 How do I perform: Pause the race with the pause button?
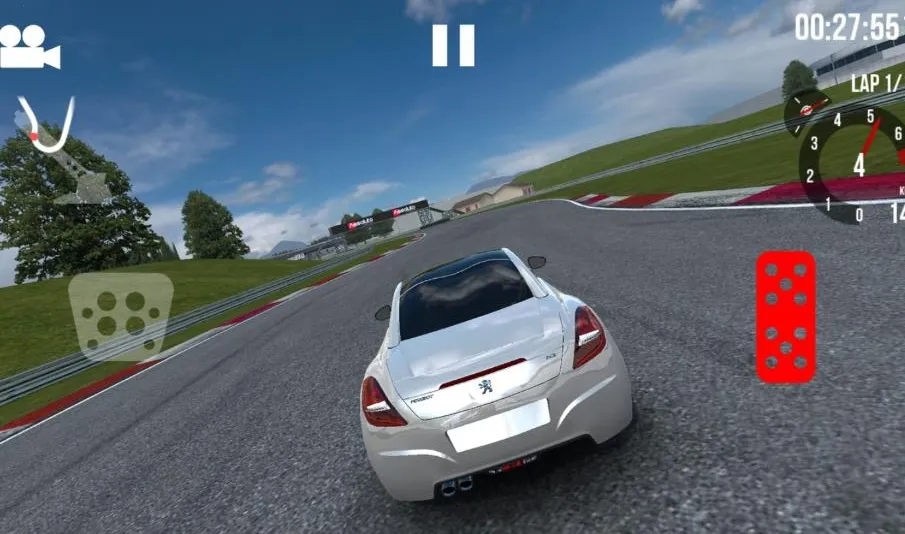click(x=453, y=45)
